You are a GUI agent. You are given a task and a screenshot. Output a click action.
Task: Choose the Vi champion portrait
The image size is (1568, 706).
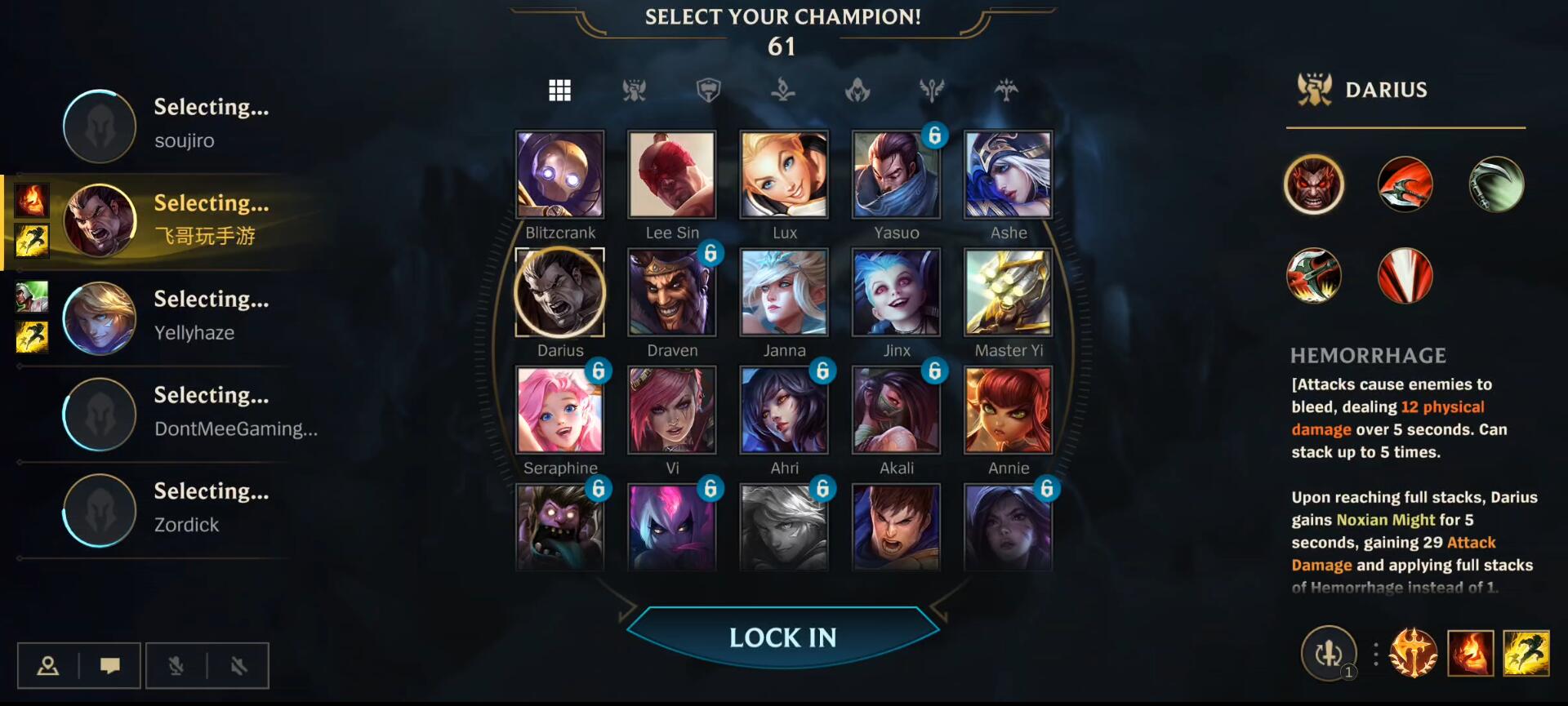pyautogui.click(x=672, y=410)
